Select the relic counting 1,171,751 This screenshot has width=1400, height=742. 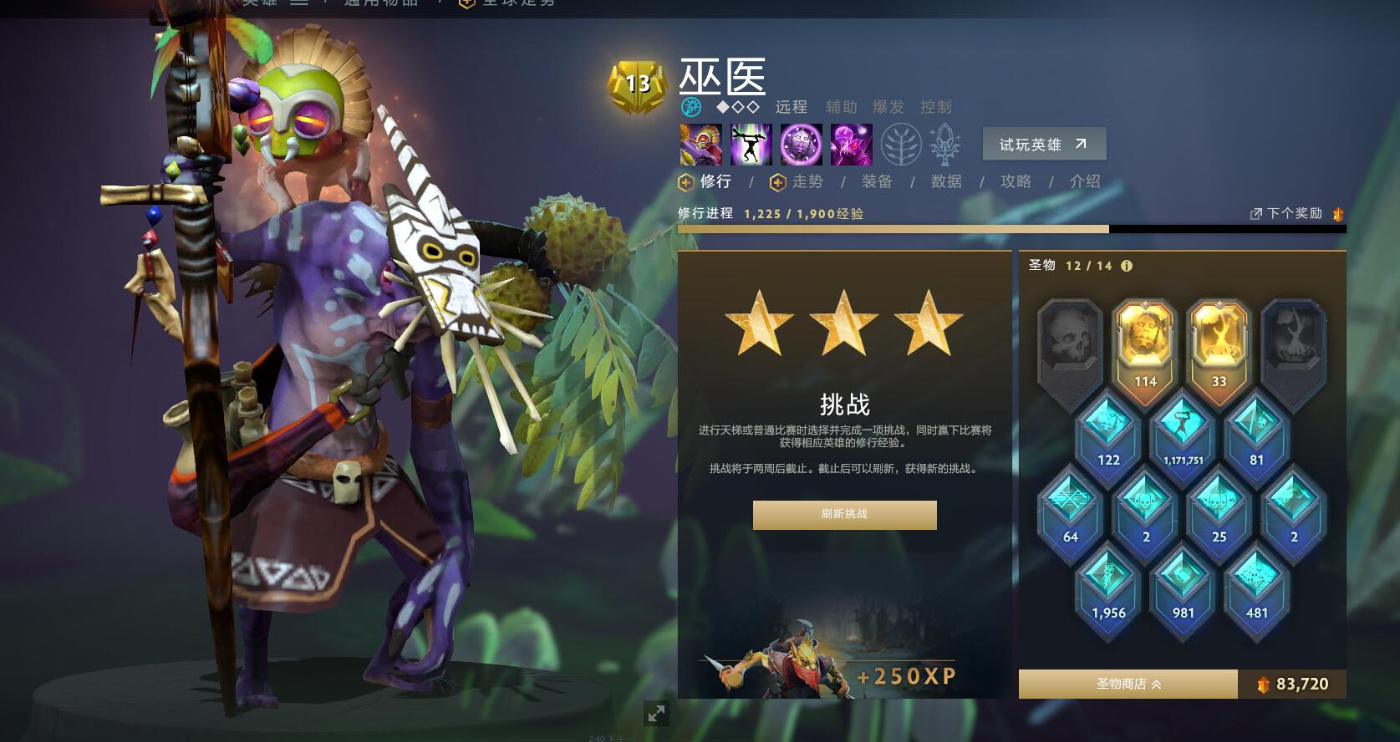(x=1182, y=432)
